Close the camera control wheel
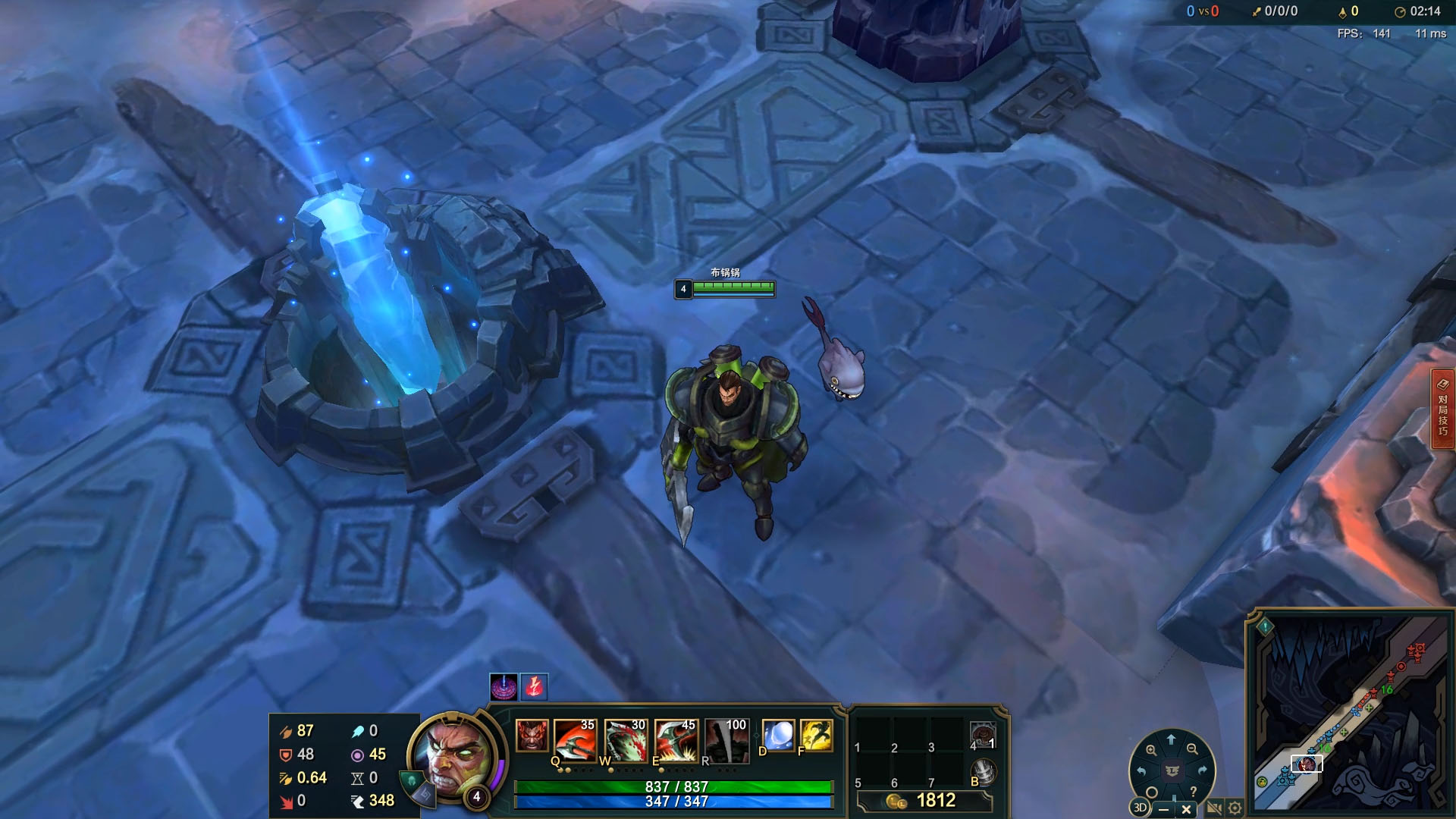This screenshot has width=1456, height=819. tap(1187, 809)
